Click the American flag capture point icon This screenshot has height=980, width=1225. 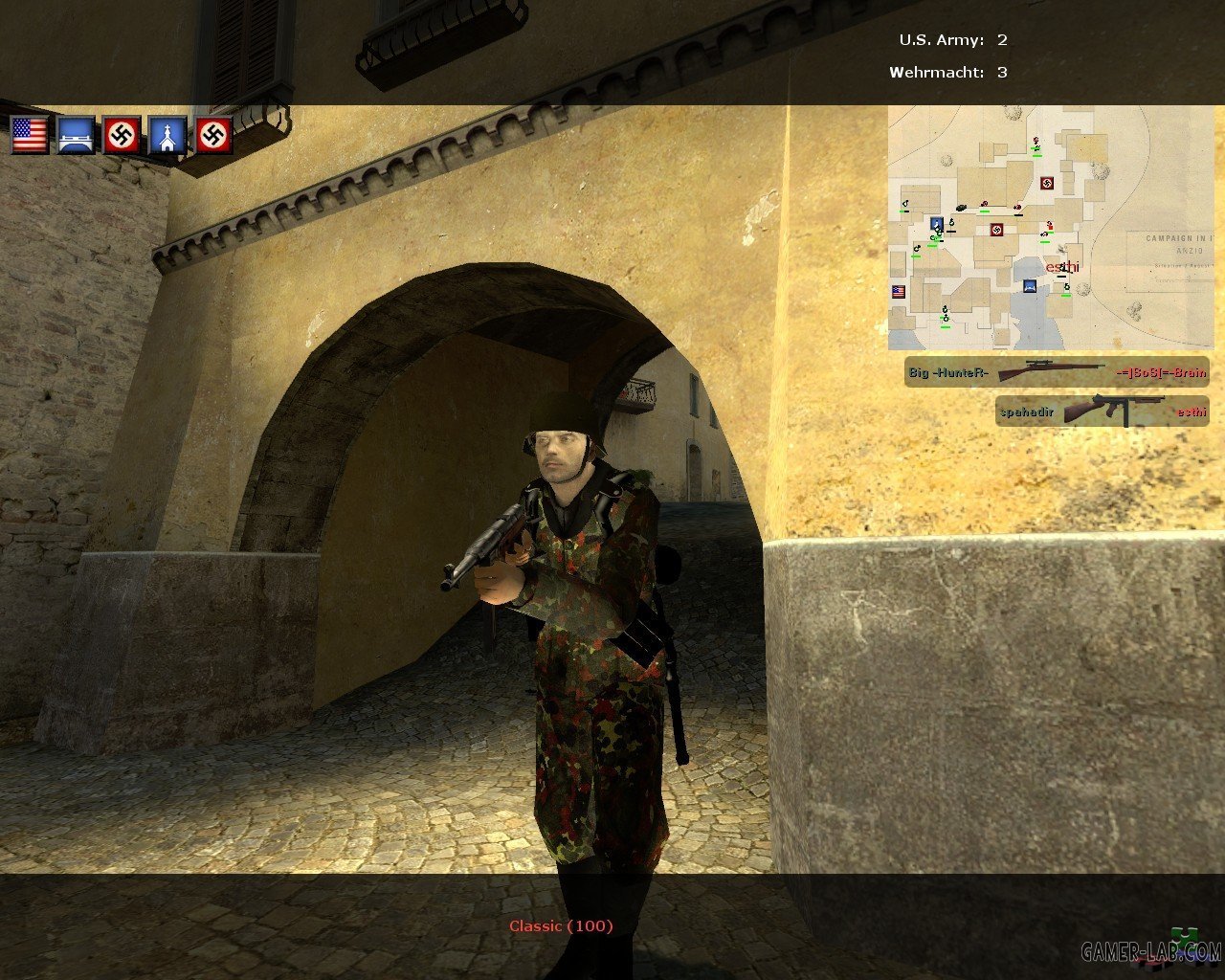tap(30, 135)
